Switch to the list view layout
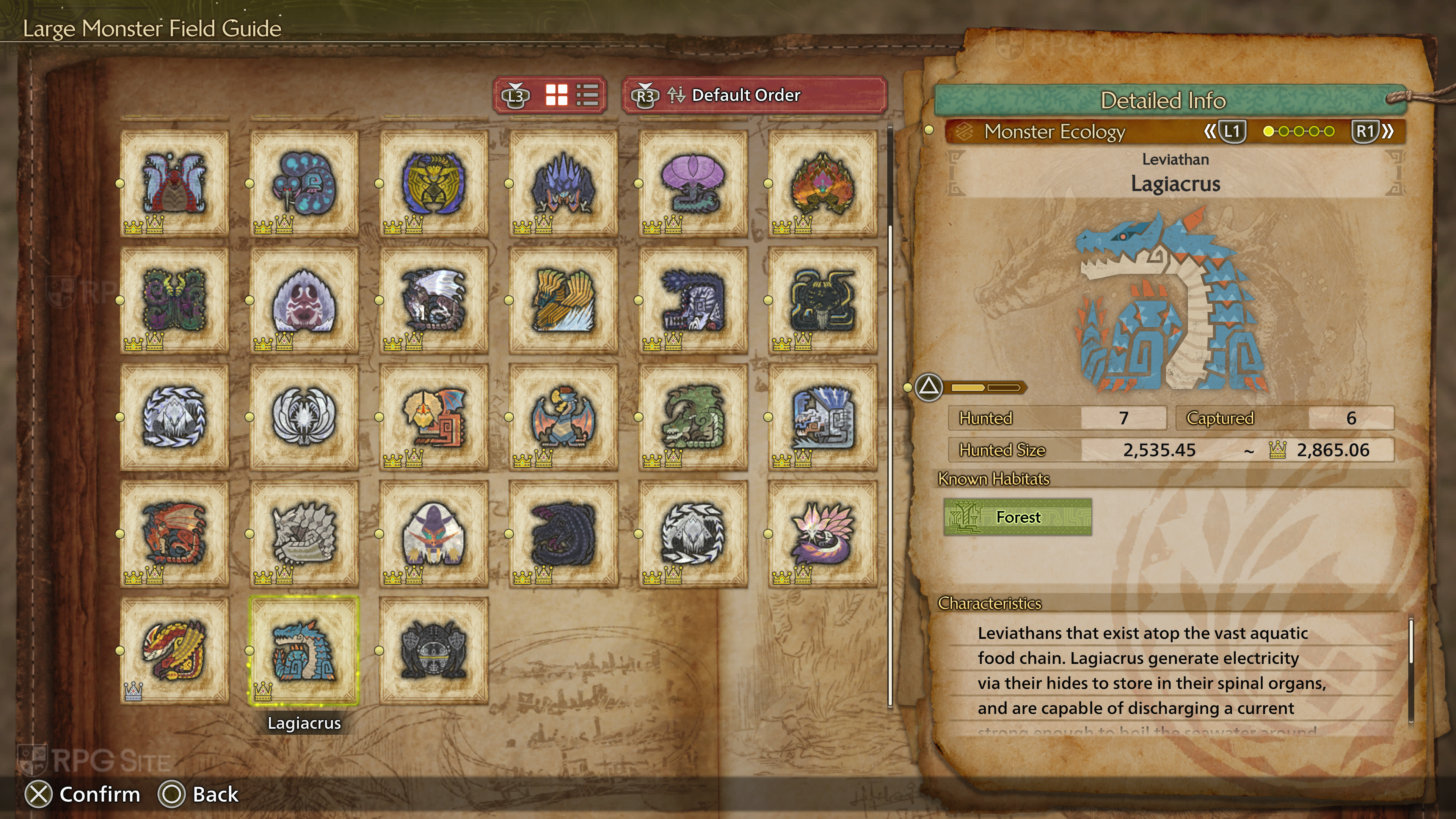The image size is (1456, 819). [x=587, y=95]
